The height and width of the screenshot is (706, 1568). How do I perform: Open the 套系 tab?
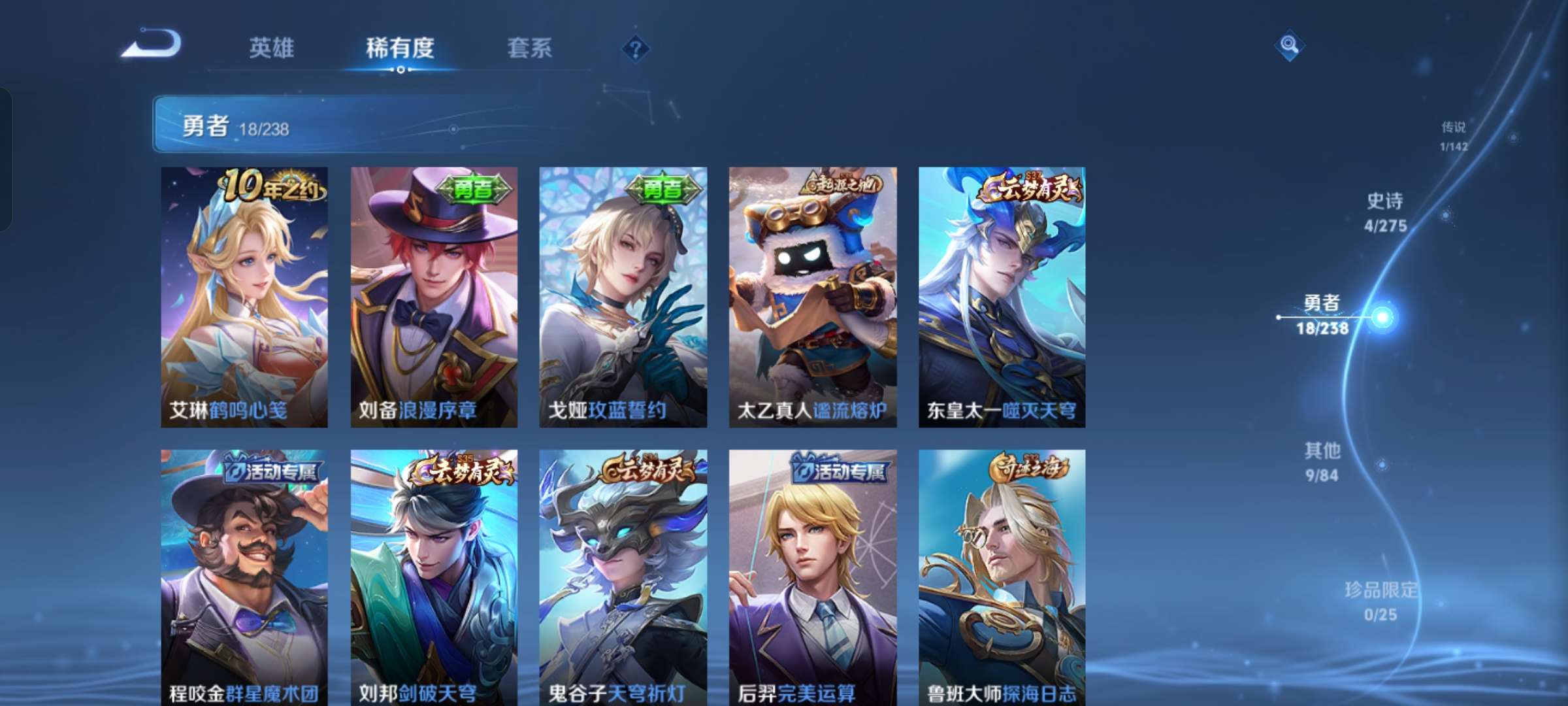530,48
